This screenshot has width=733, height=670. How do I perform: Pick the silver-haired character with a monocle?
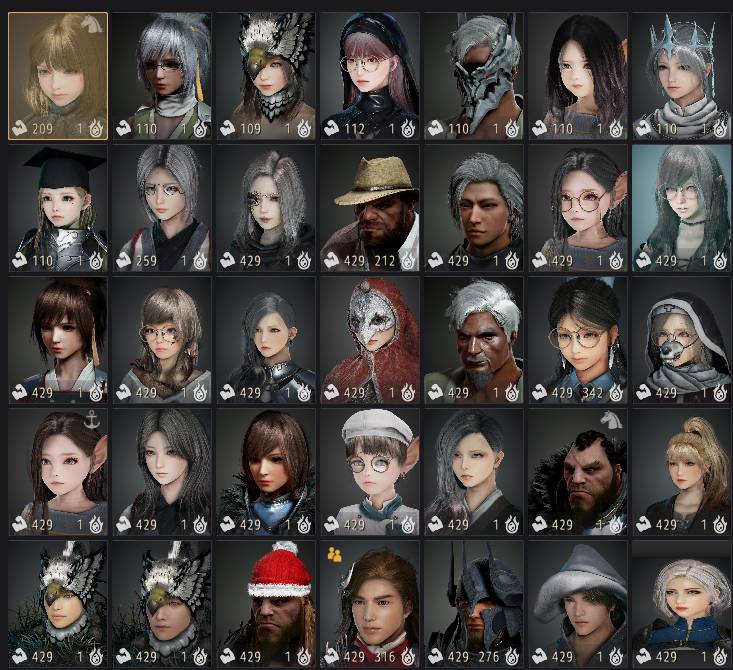(x=266, y=208)
